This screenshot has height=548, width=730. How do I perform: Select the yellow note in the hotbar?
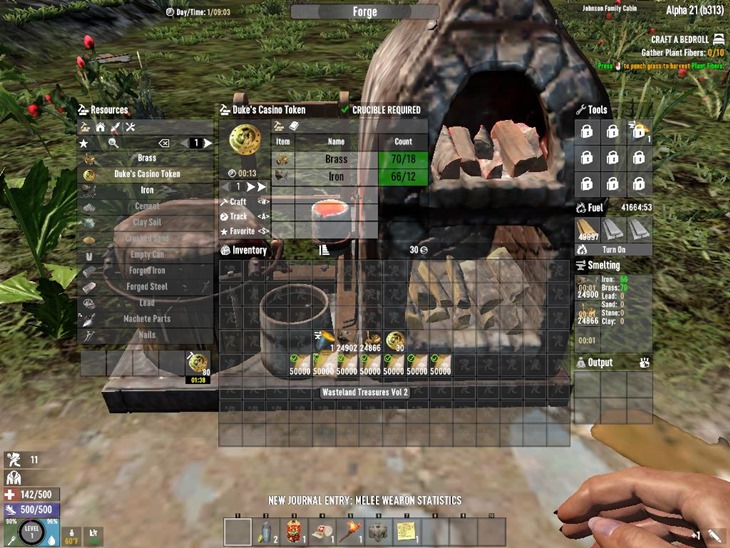pos(406,531)
